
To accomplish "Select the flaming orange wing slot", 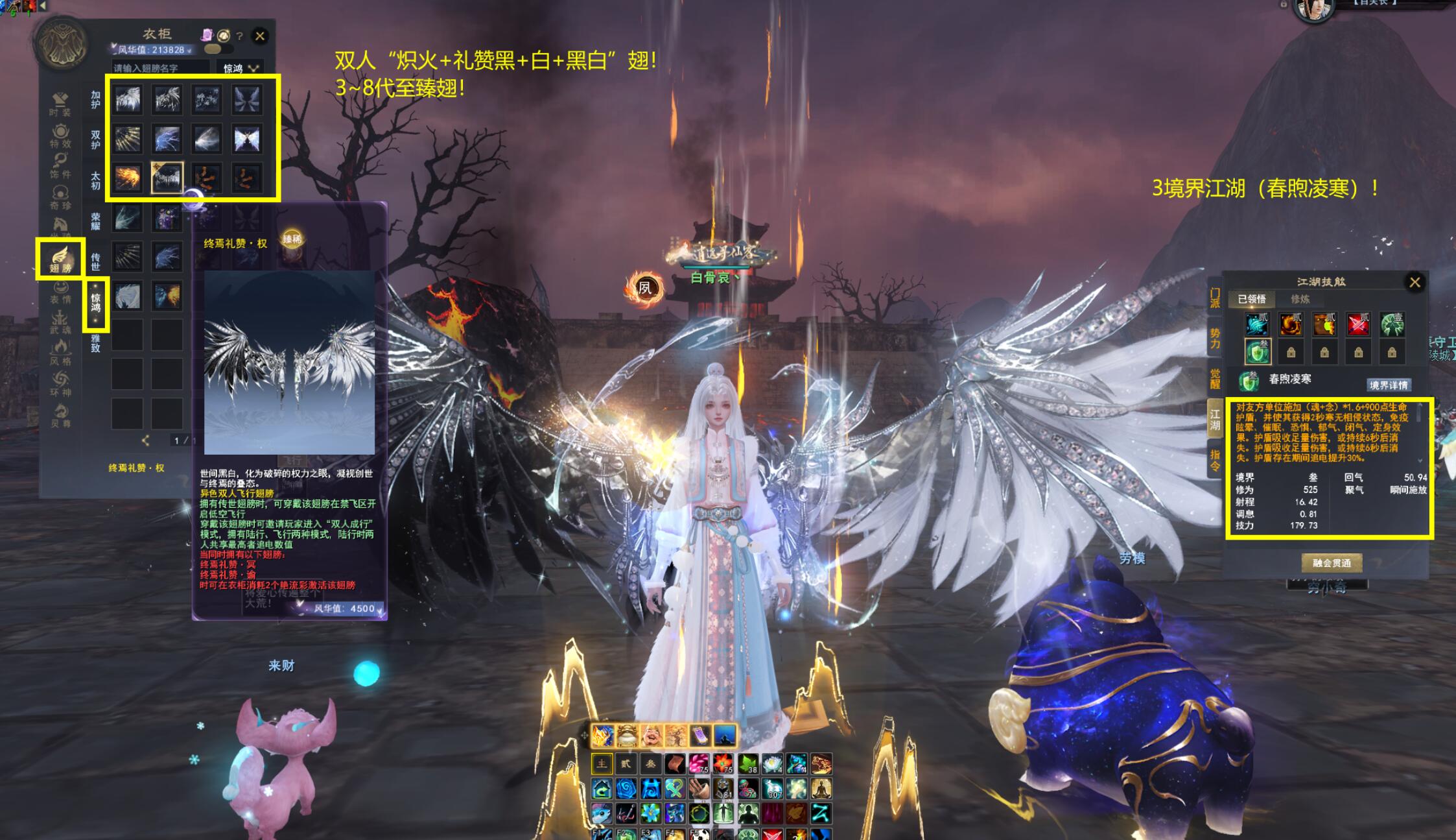I will click(x=128, y=177).
